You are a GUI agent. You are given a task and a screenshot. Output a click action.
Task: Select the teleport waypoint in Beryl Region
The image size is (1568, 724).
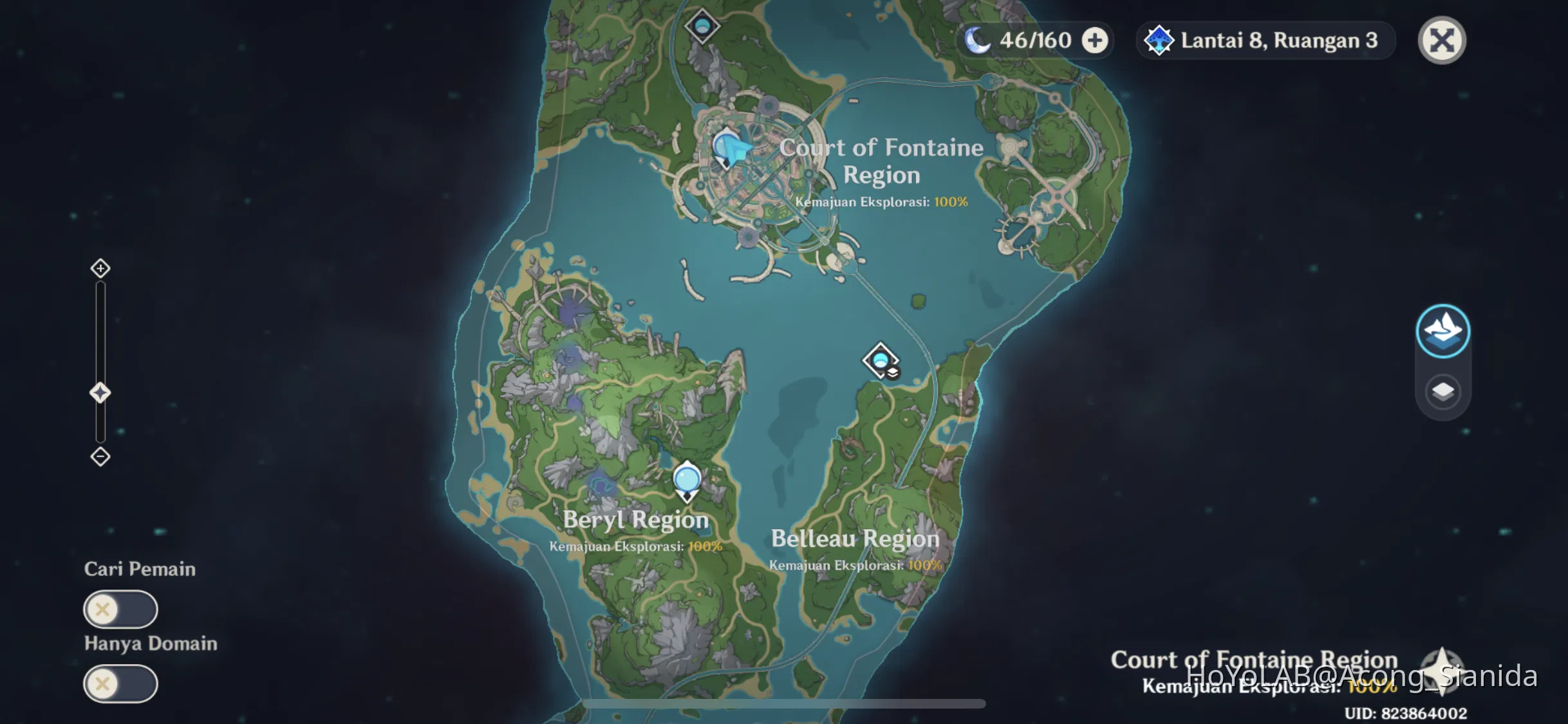point(686,479)
